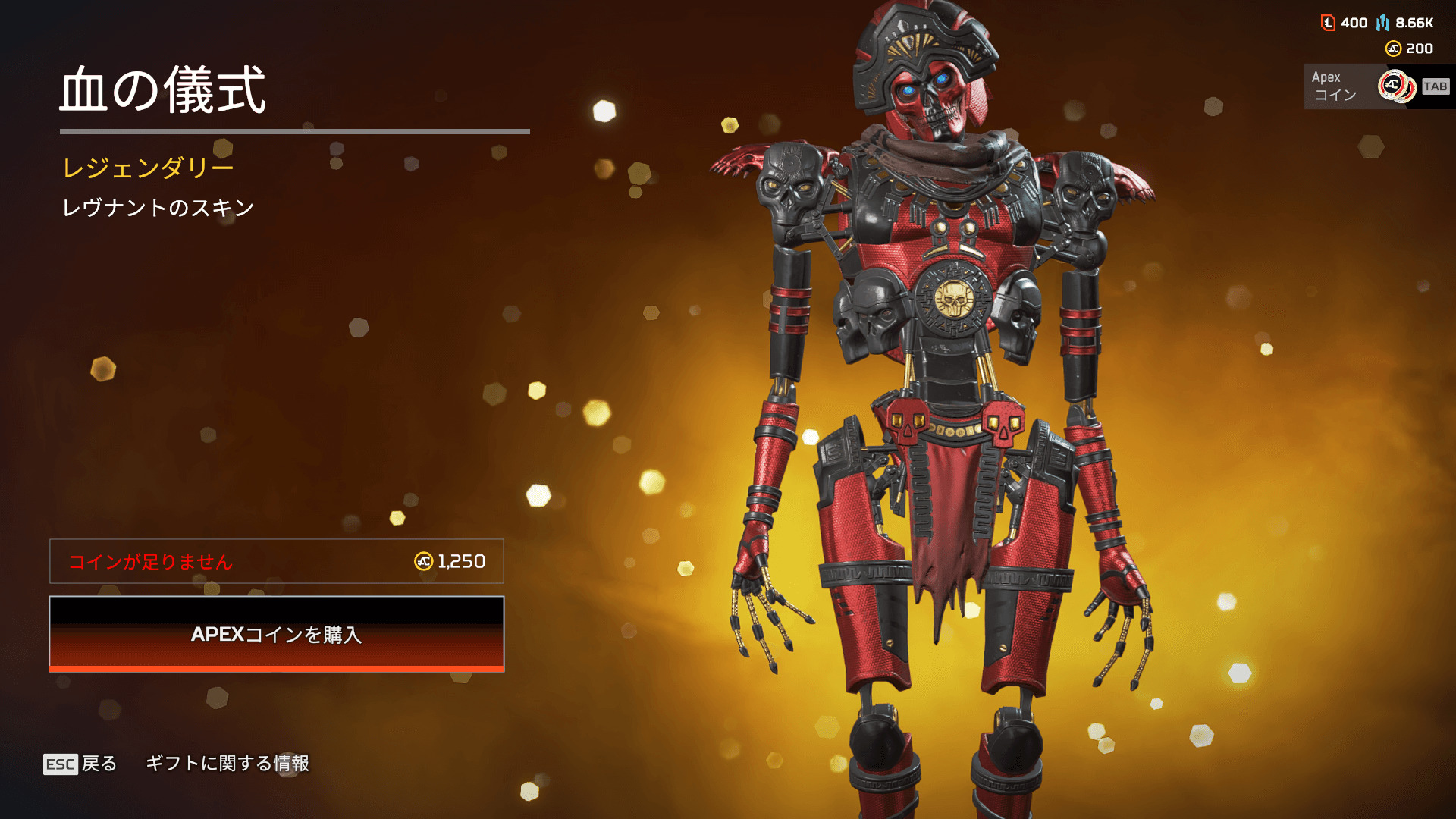
Task: Go back with the 戻る button
Action: [81, 764]
